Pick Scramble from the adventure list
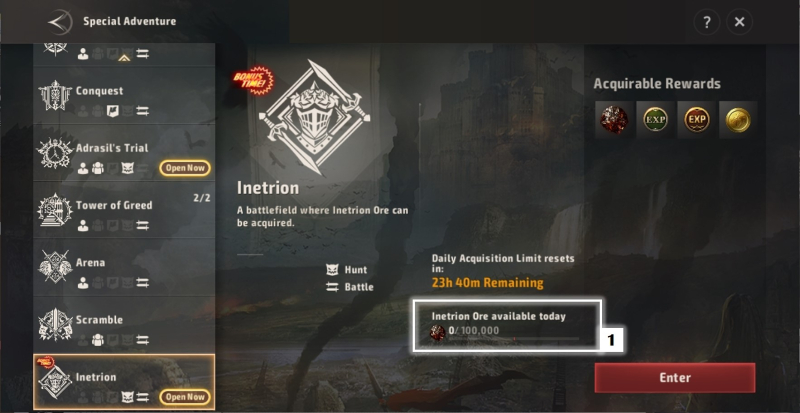Image resolution: width=800 pixels, height=413 pixels. point(124,325)
